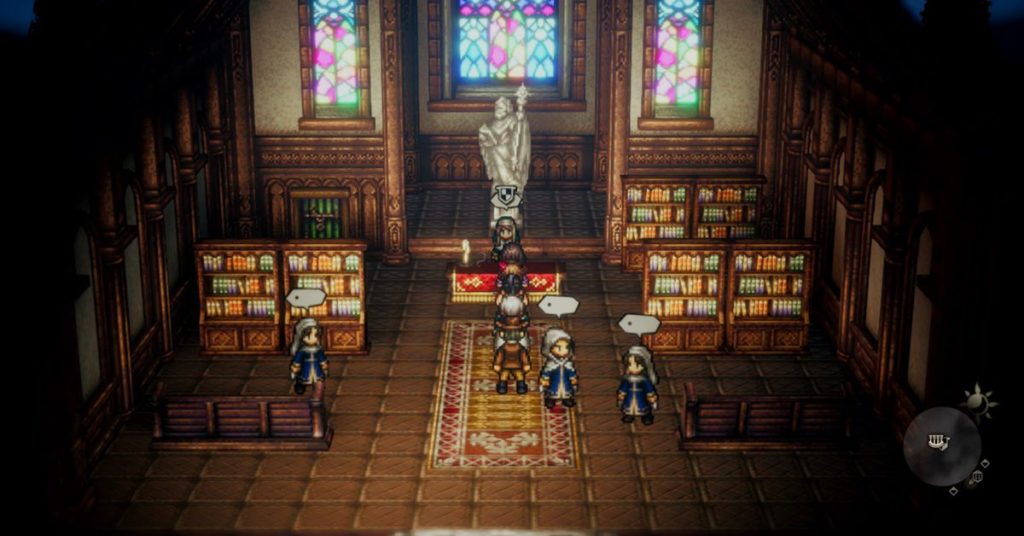1024x536 pixels.
Task: Select the building marker in the radar center
Action: coord(938,441)
